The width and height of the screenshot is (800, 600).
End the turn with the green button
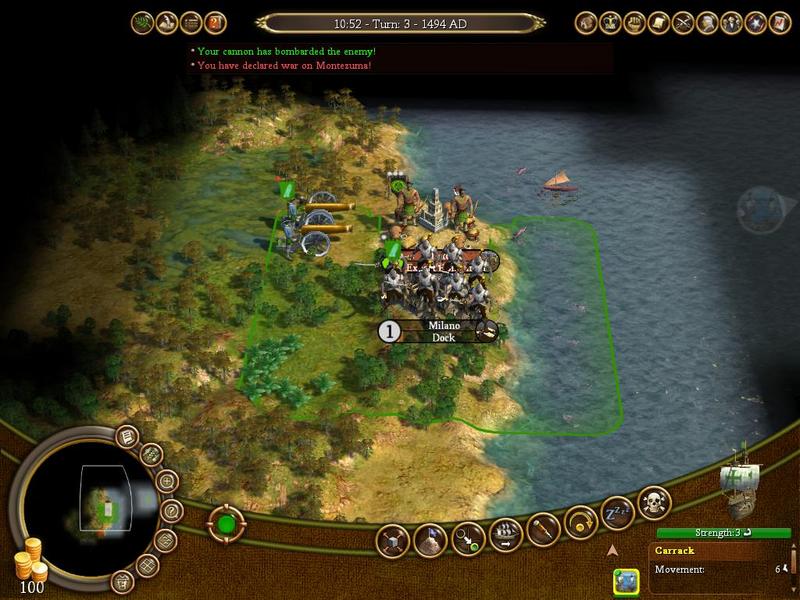[x=226, y=523]
